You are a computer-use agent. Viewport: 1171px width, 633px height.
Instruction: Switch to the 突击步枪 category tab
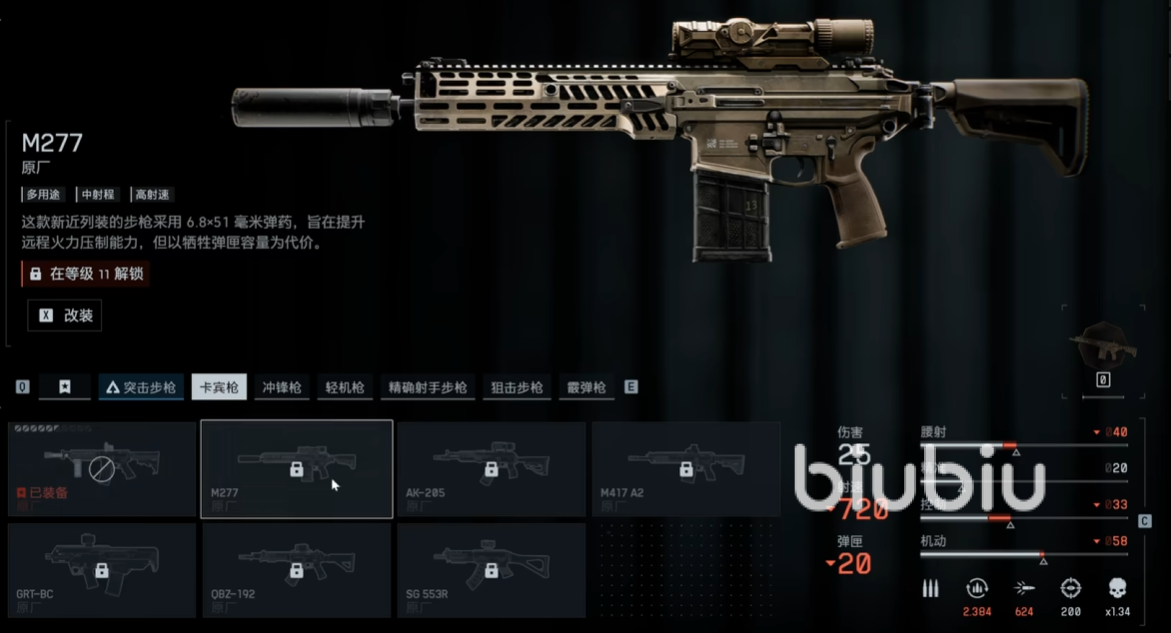point(141,387)
